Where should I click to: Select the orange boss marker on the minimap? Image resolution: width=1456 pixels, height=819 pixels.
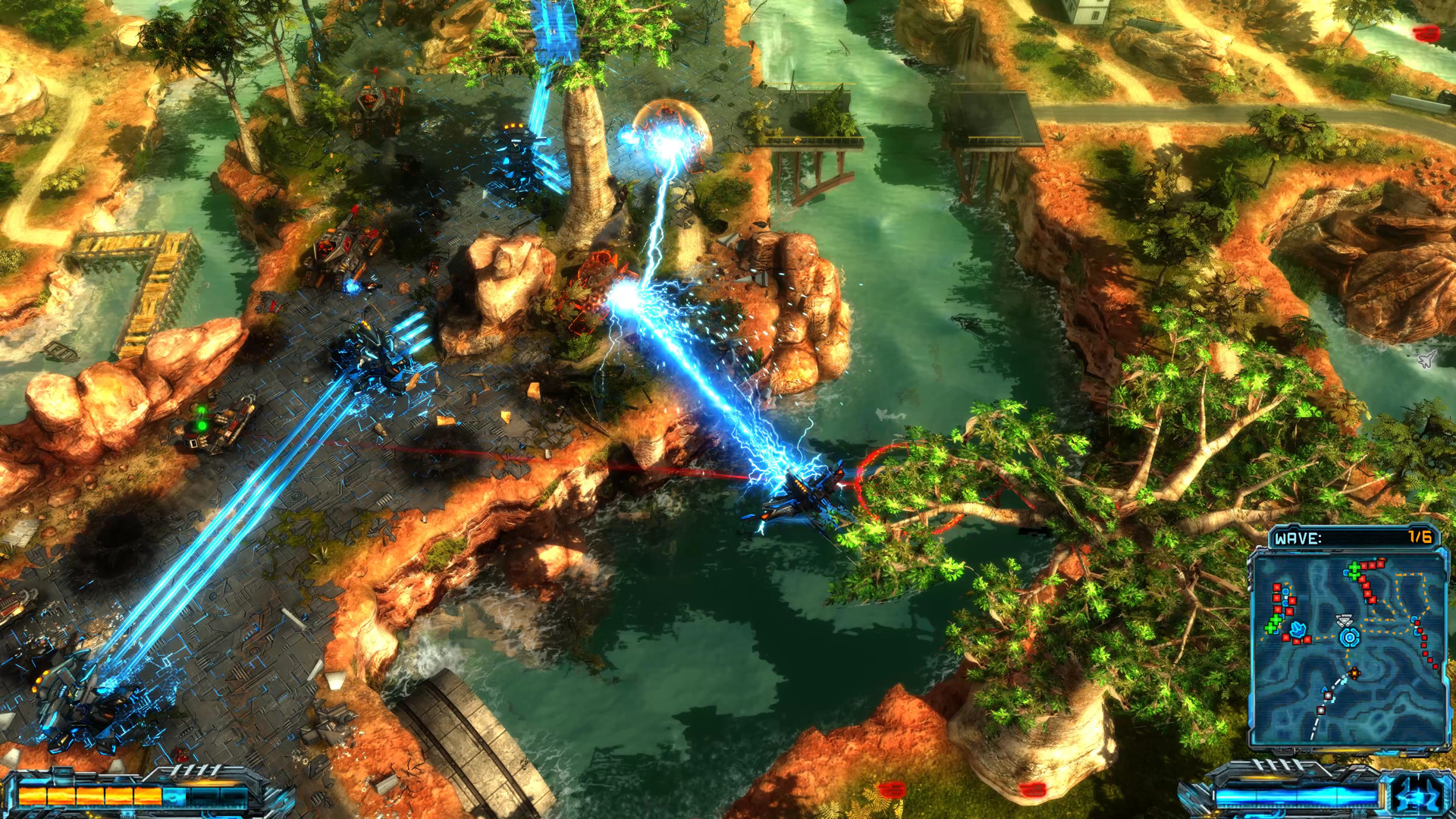pos(1354,672)
